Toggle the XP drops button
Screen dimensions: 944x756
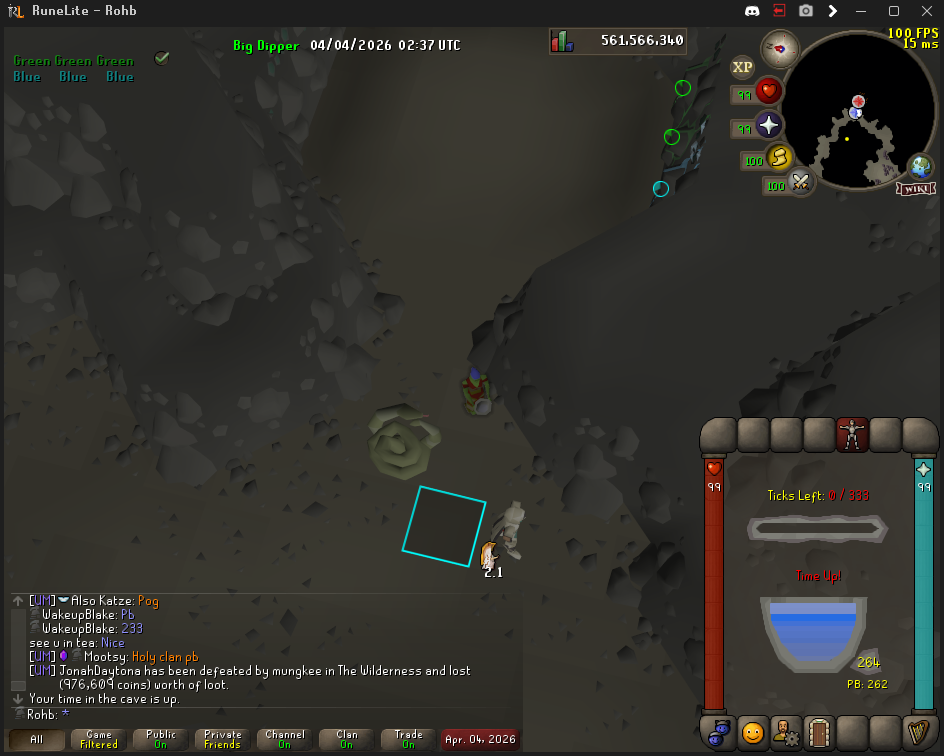tap(742, 67)
